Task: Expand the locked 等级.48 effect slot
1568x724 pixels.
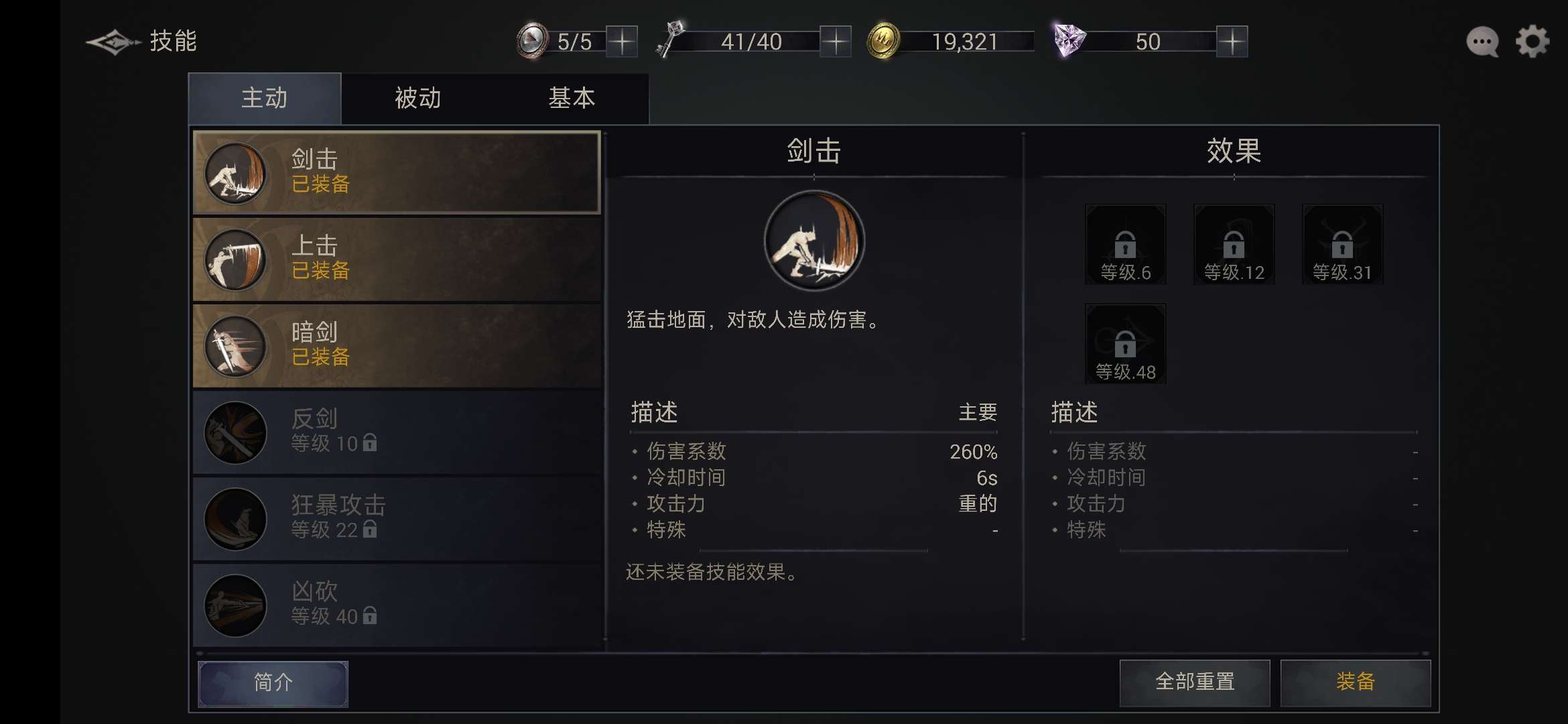Action: tap(1125, 343)
